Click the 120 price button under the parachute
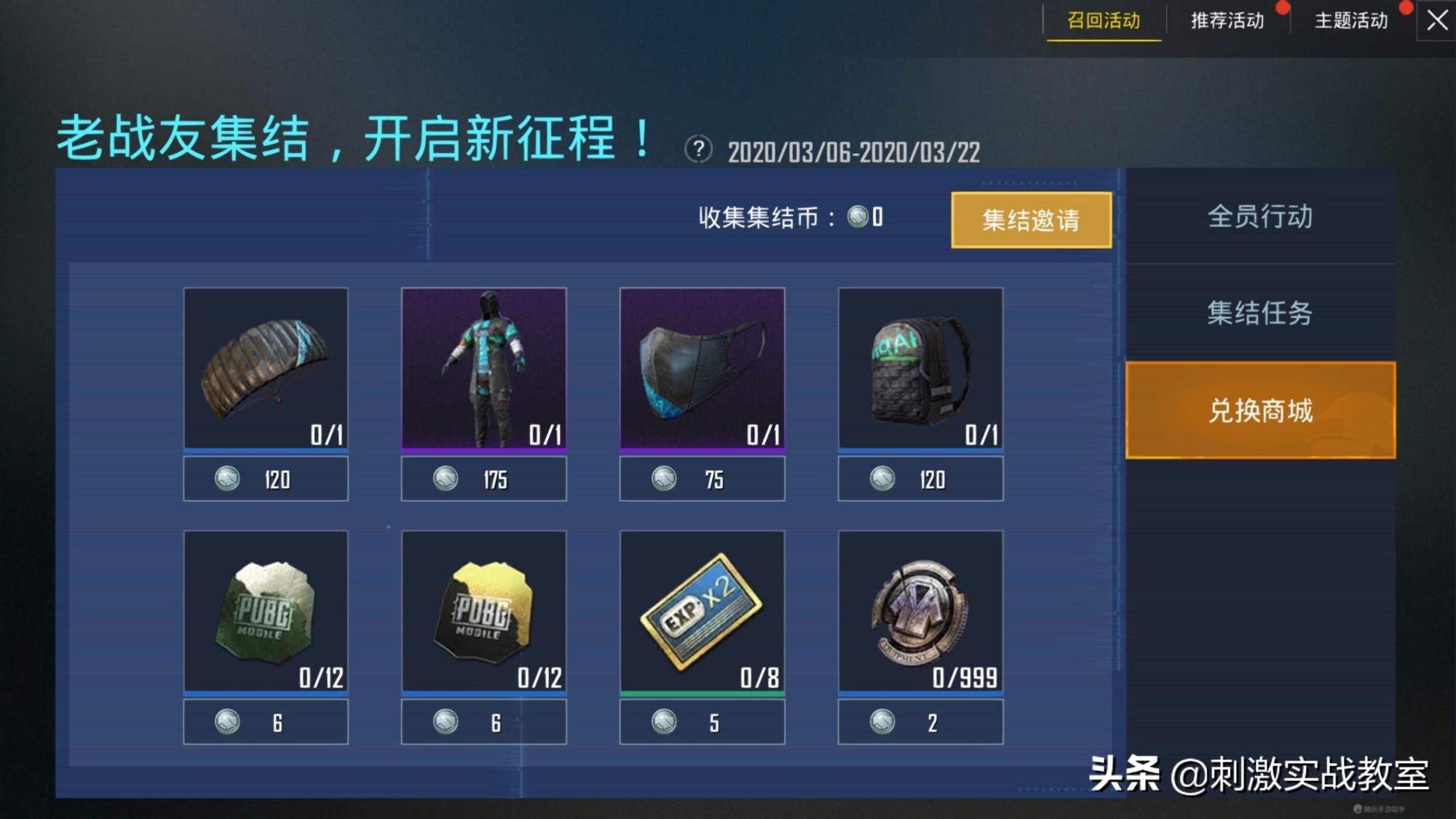 click(266, 479)
